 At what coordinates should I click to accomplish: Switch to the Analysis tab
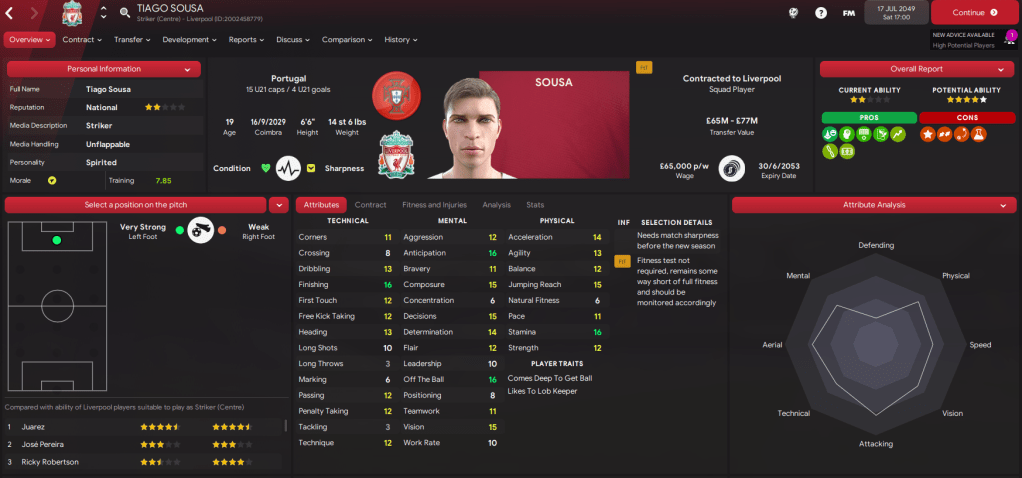click(496, 205)
